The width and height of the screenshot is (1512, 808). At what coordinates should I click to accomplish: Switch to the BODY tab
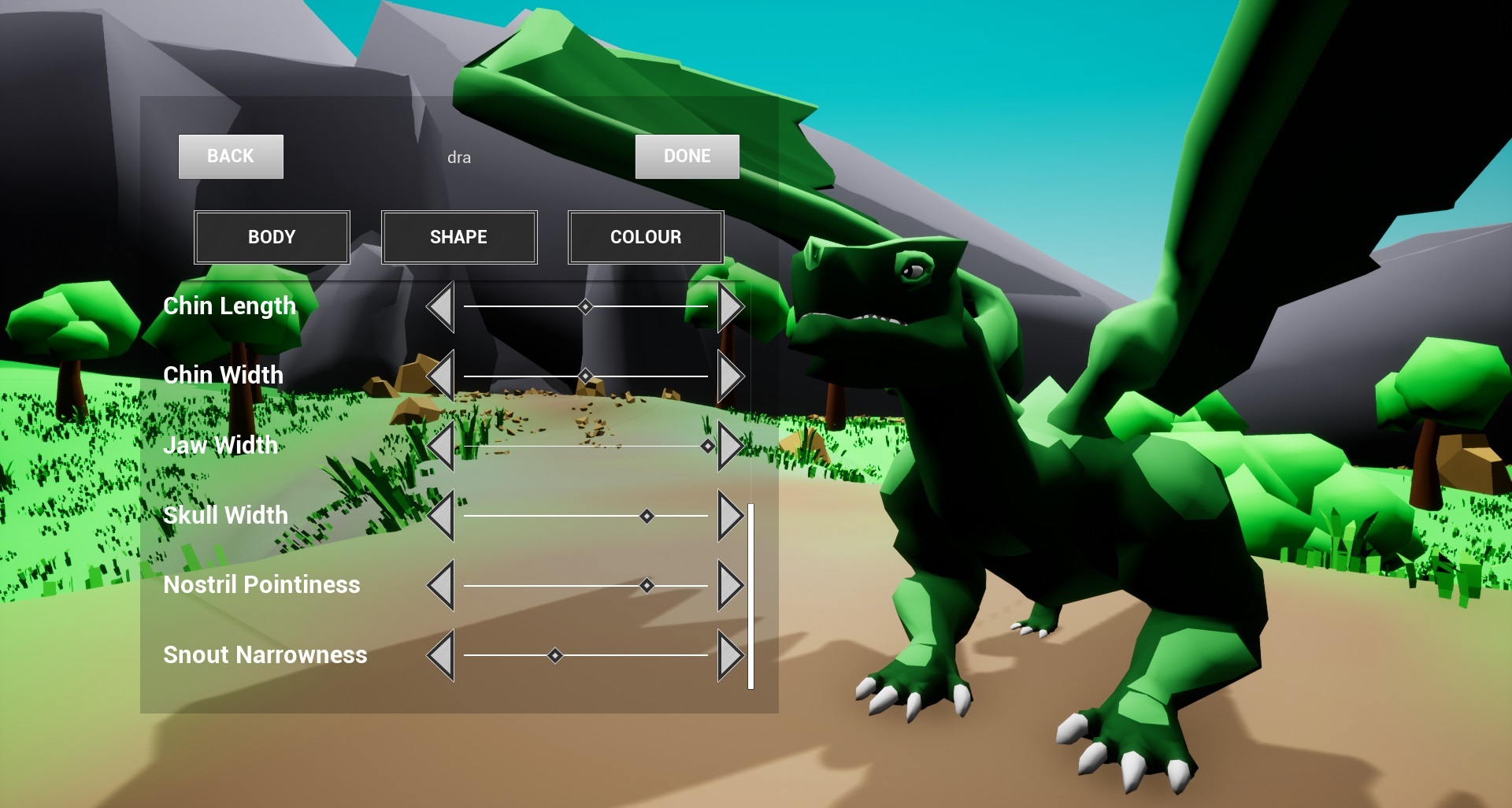pyautogui.click(x=272, y=236)
